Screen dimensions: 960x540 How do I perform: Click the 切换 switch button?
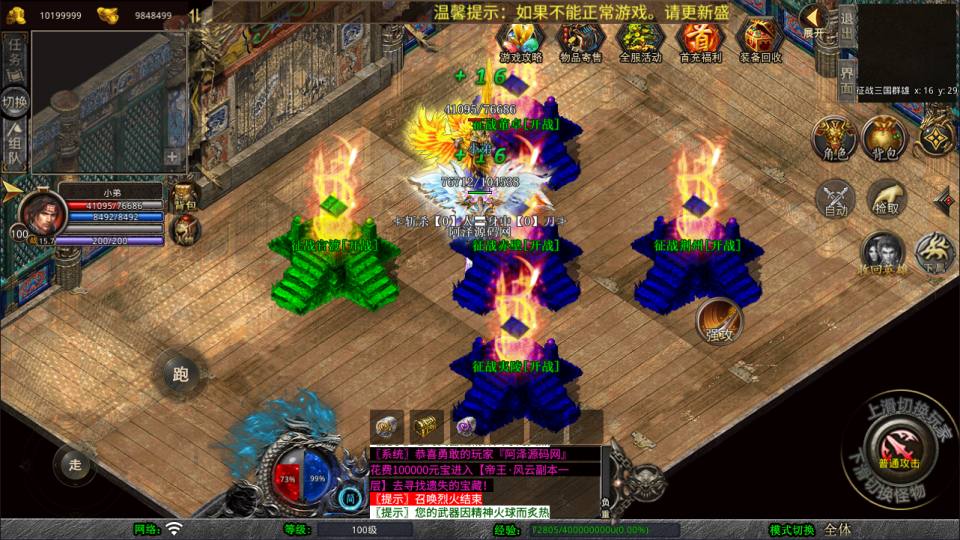(x=15, y=102)
